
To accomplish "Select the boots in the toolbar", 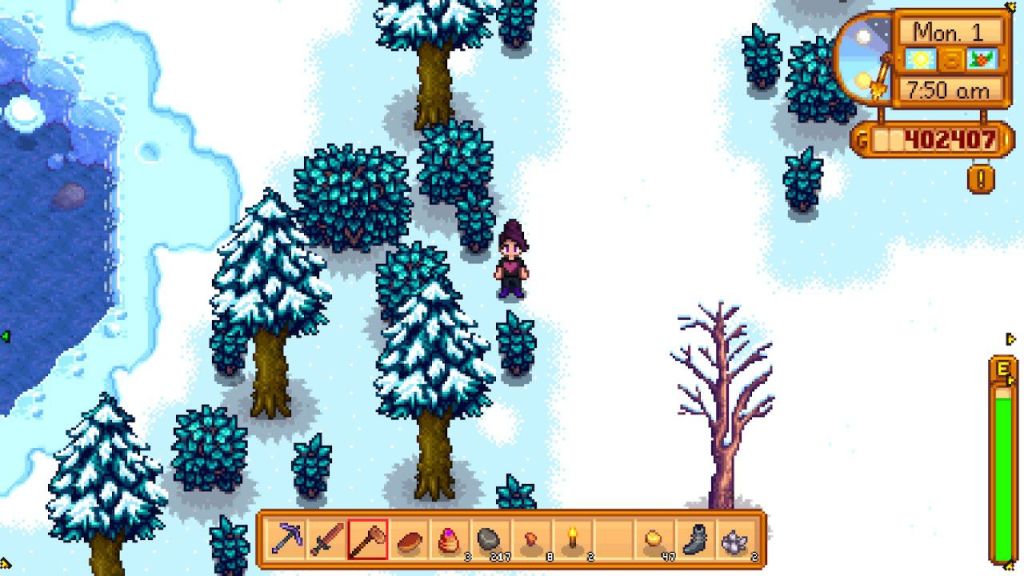I will tap(694, 541).
